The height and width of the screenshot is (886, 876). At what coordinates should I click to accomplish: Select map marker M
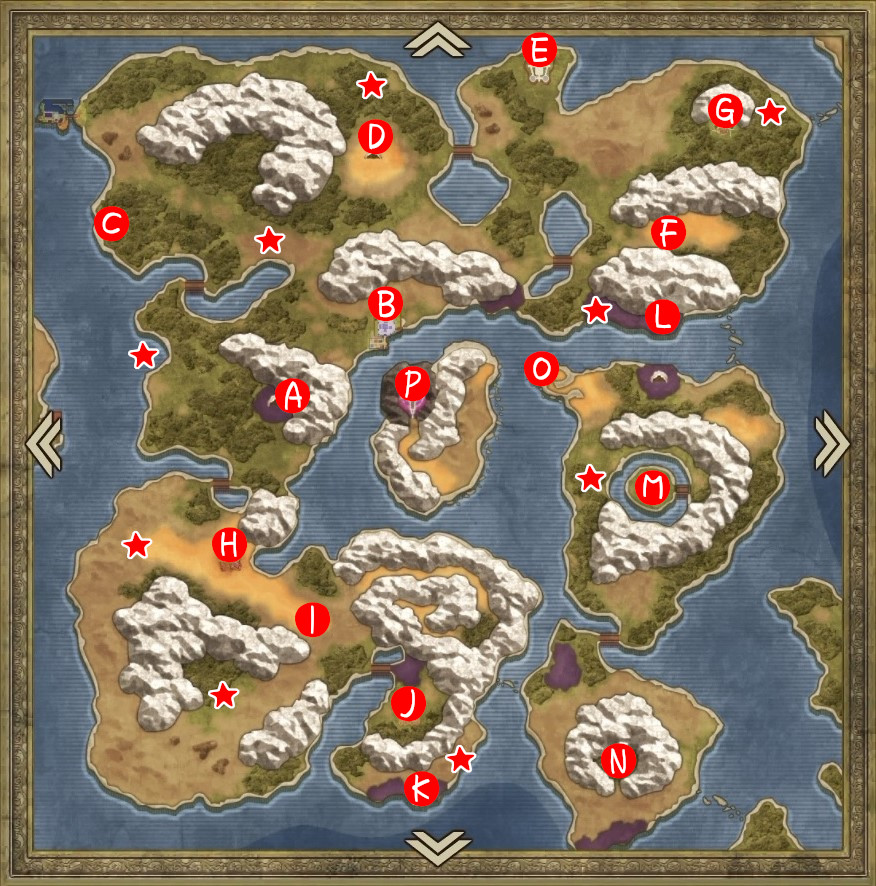pyautogui.click(x=652, y=488)
